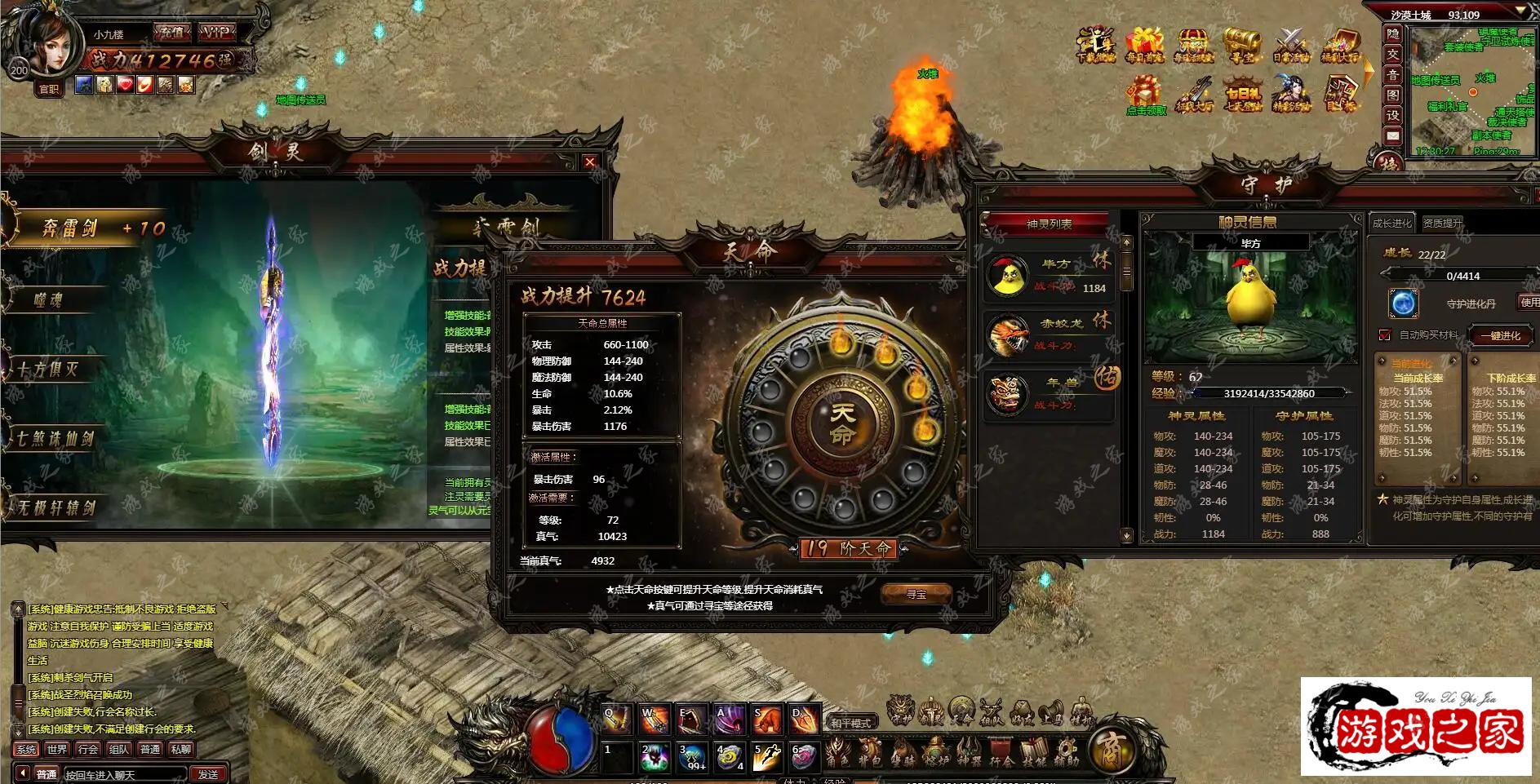This screenshot has height=784, width=1540.
Task: Toggle the 自动购买材料 checkbox
Action: [x=1384, y=335]
